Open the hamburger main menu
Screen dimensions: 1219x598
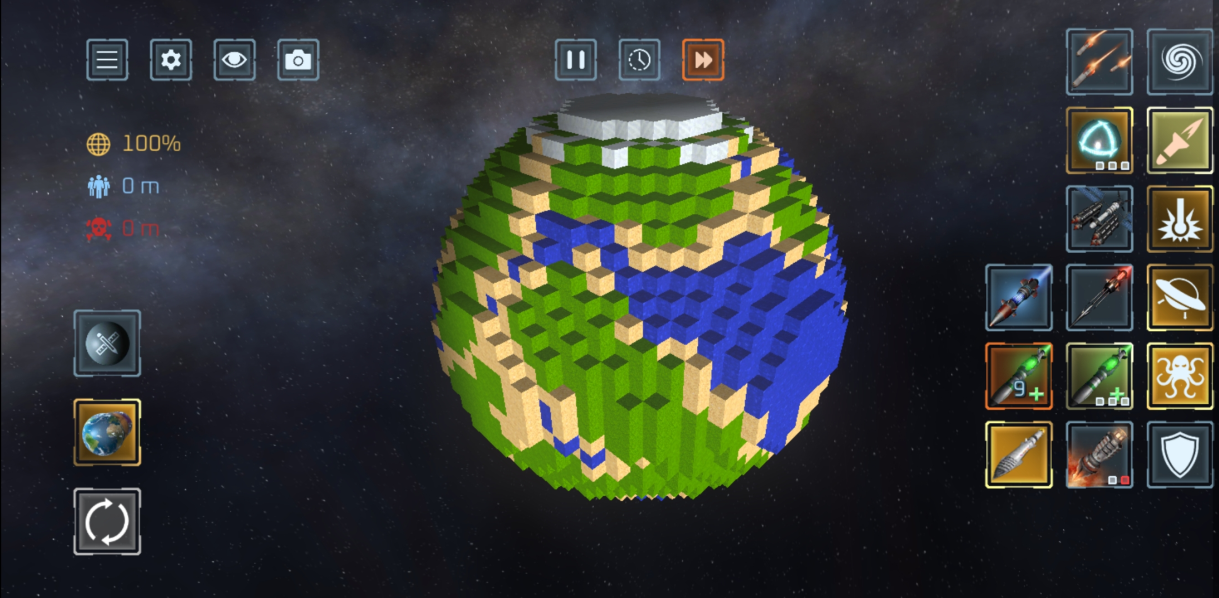[107, 60]
